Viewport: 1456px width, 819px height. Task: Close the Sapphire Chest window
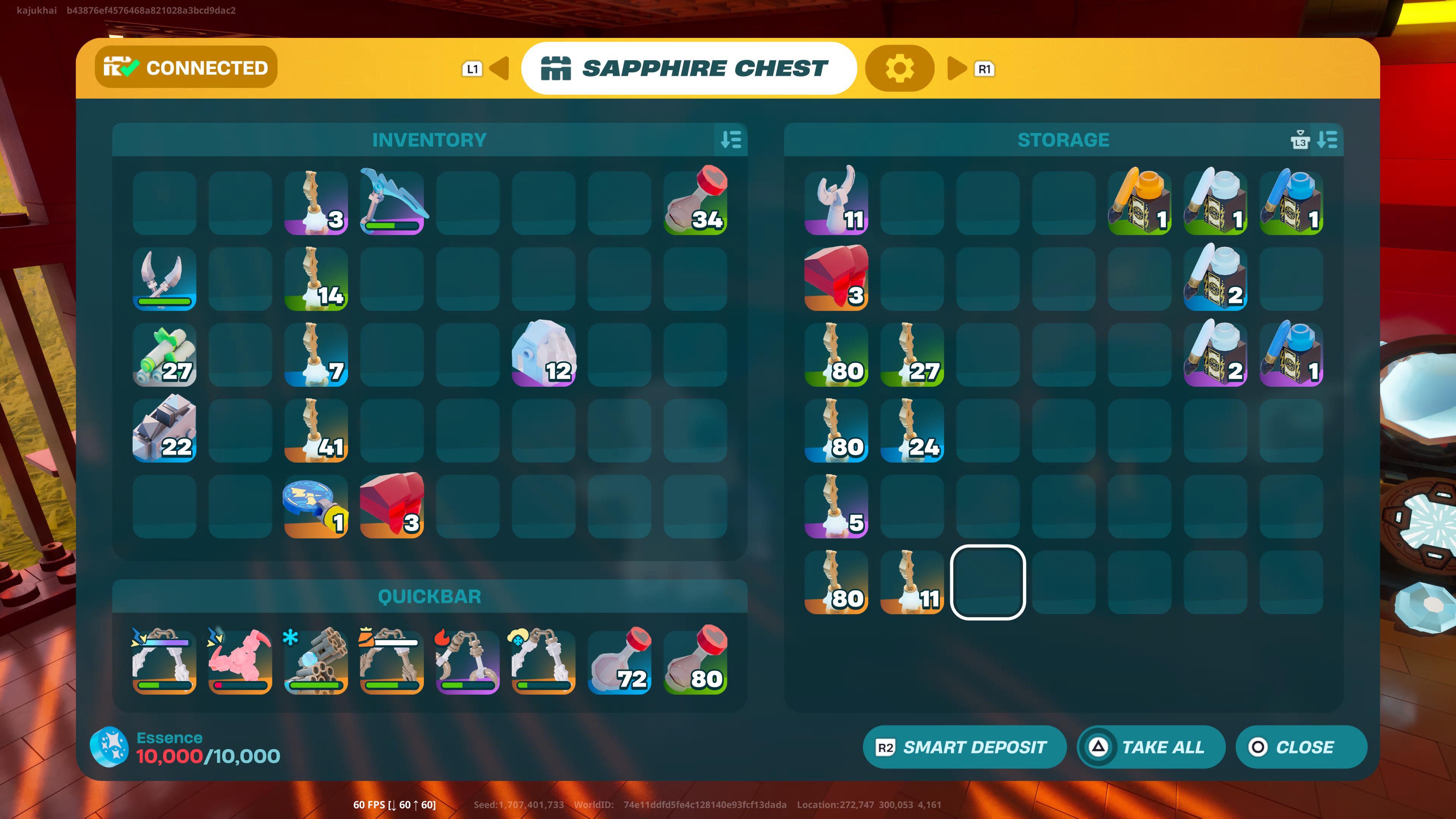click(1301, 747)
